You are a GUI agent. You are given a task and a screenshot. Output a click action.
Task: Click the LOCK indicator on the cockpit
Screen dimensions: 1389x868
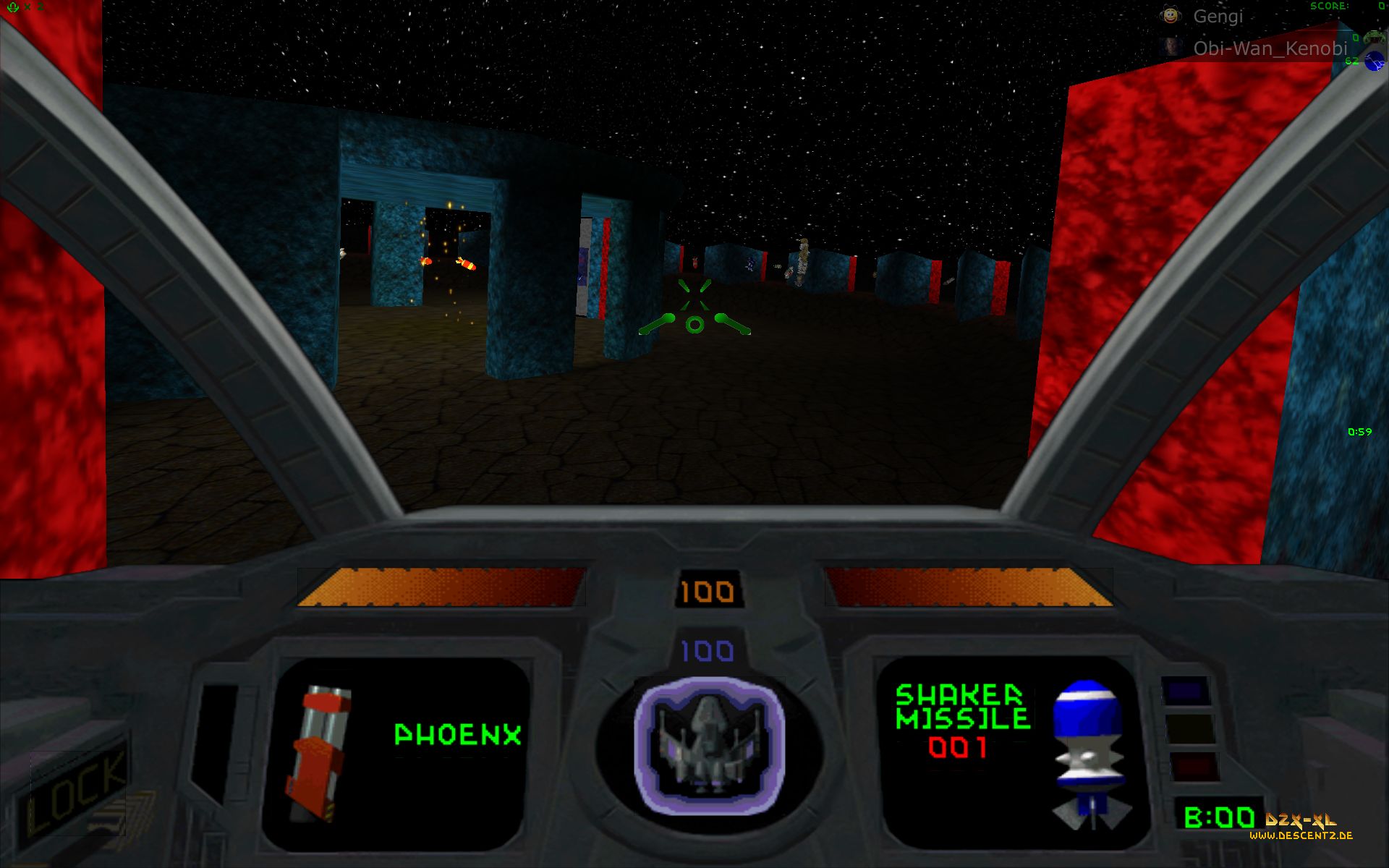point(76,792)
